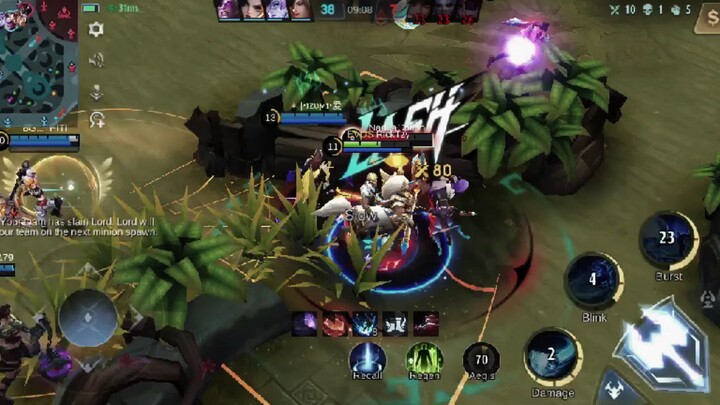
Task: Toggle the sound speaker icon
Action: coord(96,60)
